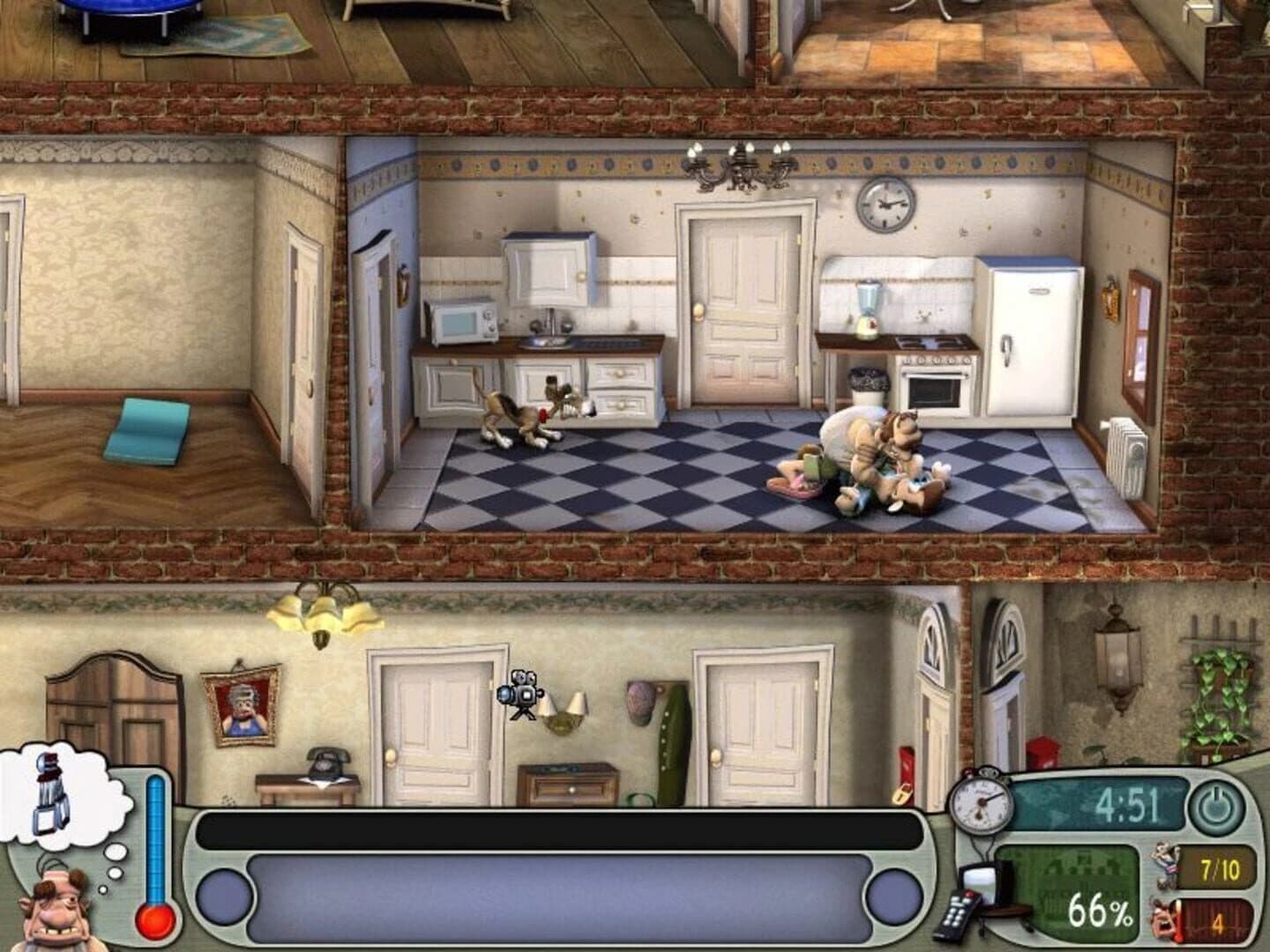Click the thermometer anger gauge
This screenshot has height=952, width=1270.
pyautogui.click(x=157, y=846)
